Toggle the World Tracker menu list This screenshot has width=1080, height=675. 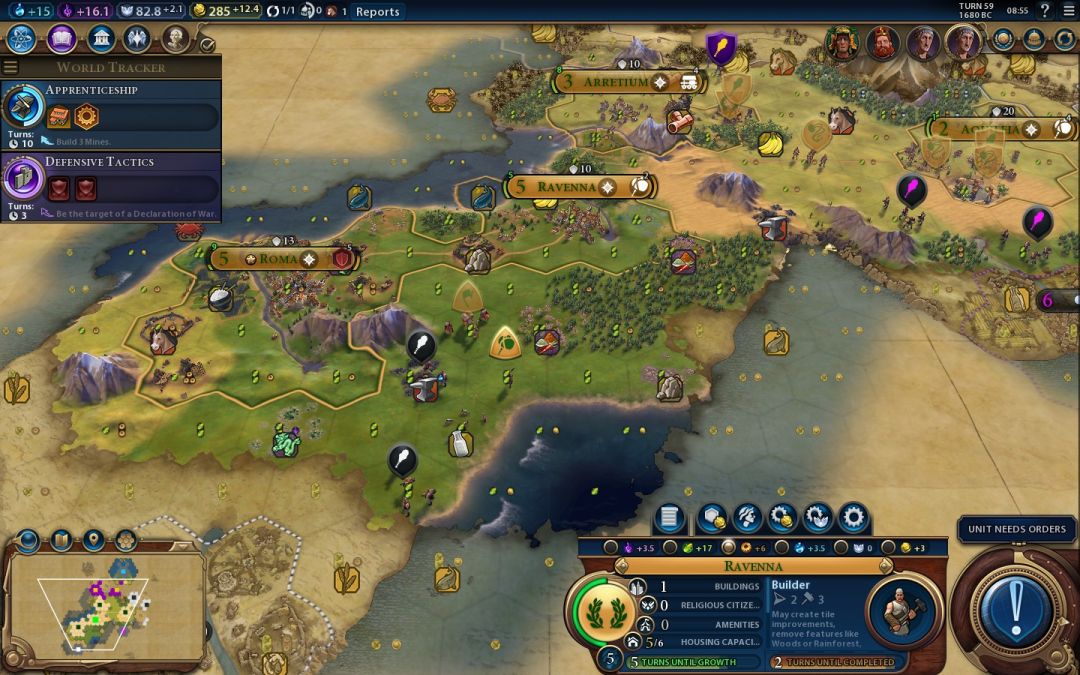coord(11,67)
